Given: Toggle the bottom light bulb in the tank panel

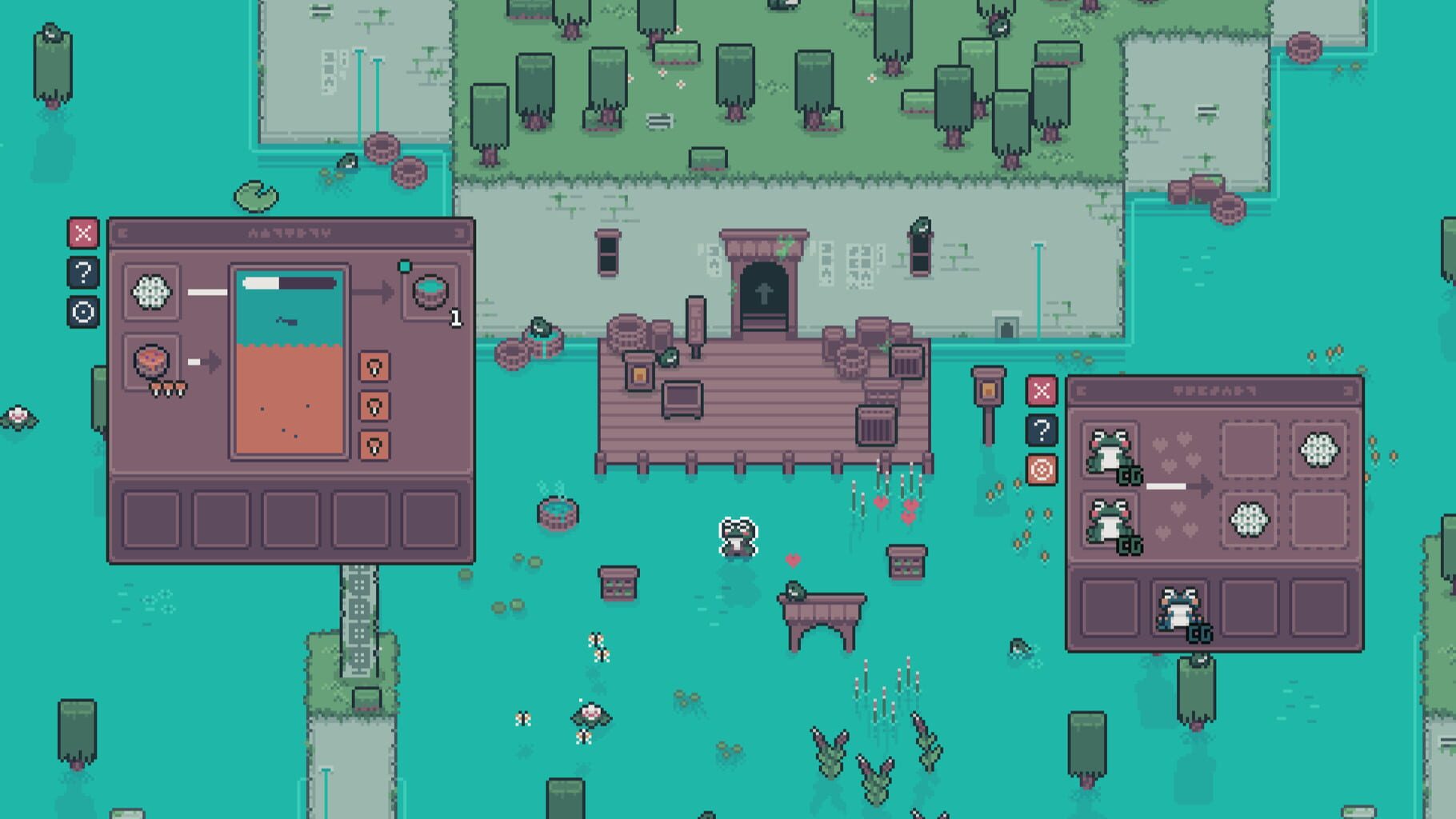Looking at the screenshot, I should pyautogui.click(x=374, y=445).
